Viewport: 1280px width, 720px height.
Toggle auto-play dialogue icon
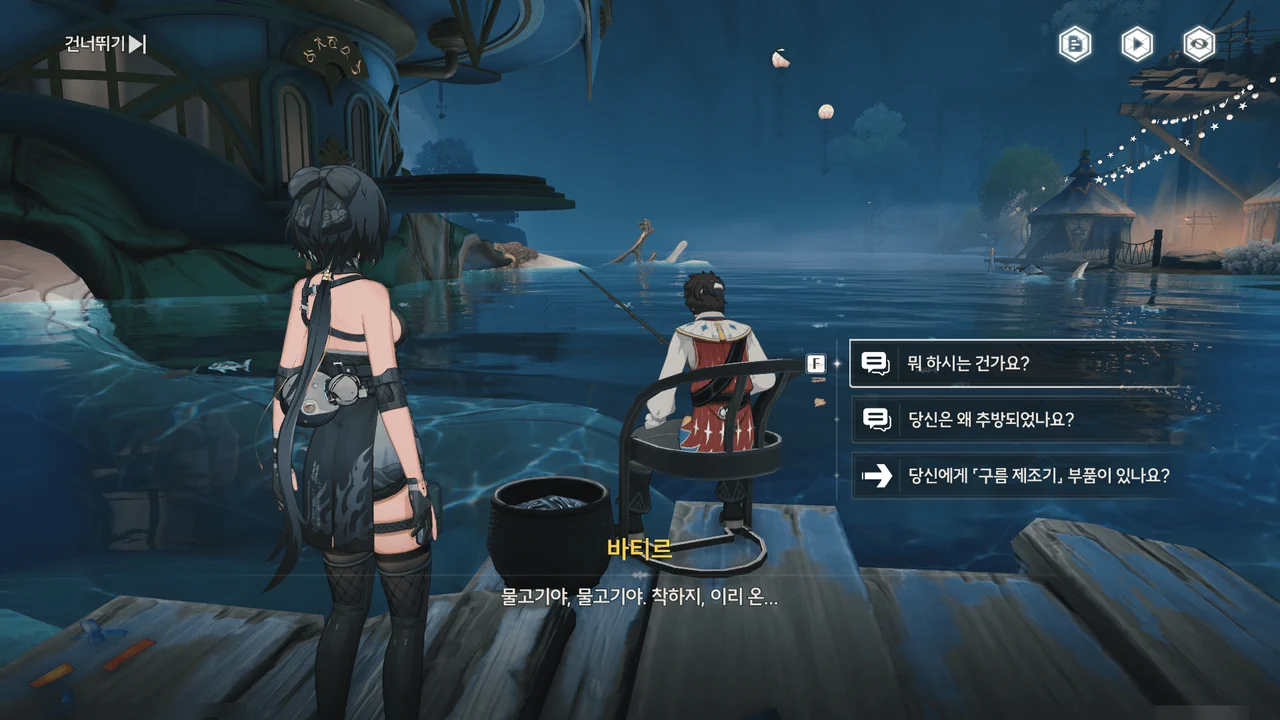tap(1136, 44)
